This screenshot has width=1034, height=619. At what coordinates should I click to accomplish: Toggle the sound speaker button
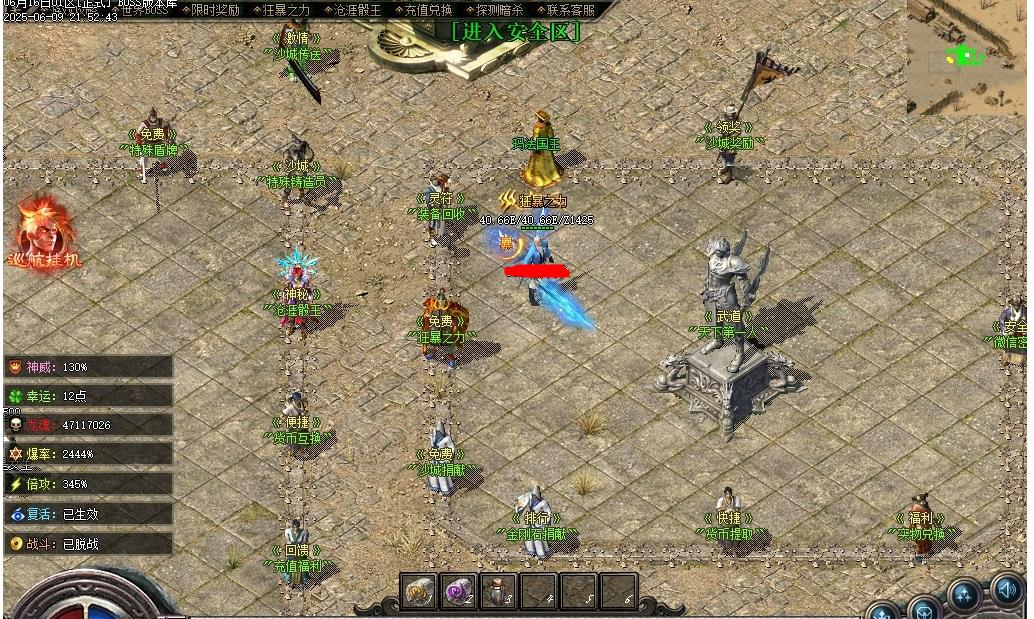click(x=1007, y=589)
